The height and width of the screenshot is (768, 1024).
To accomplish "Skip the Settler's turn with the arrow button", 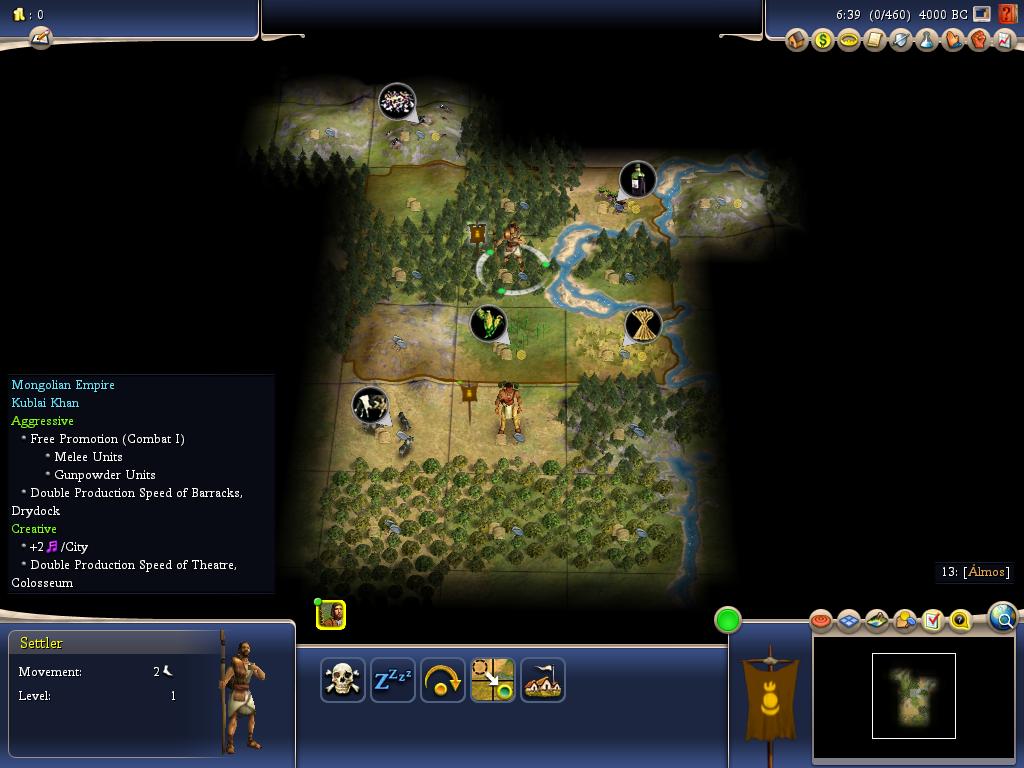I will tap(443, 680).
